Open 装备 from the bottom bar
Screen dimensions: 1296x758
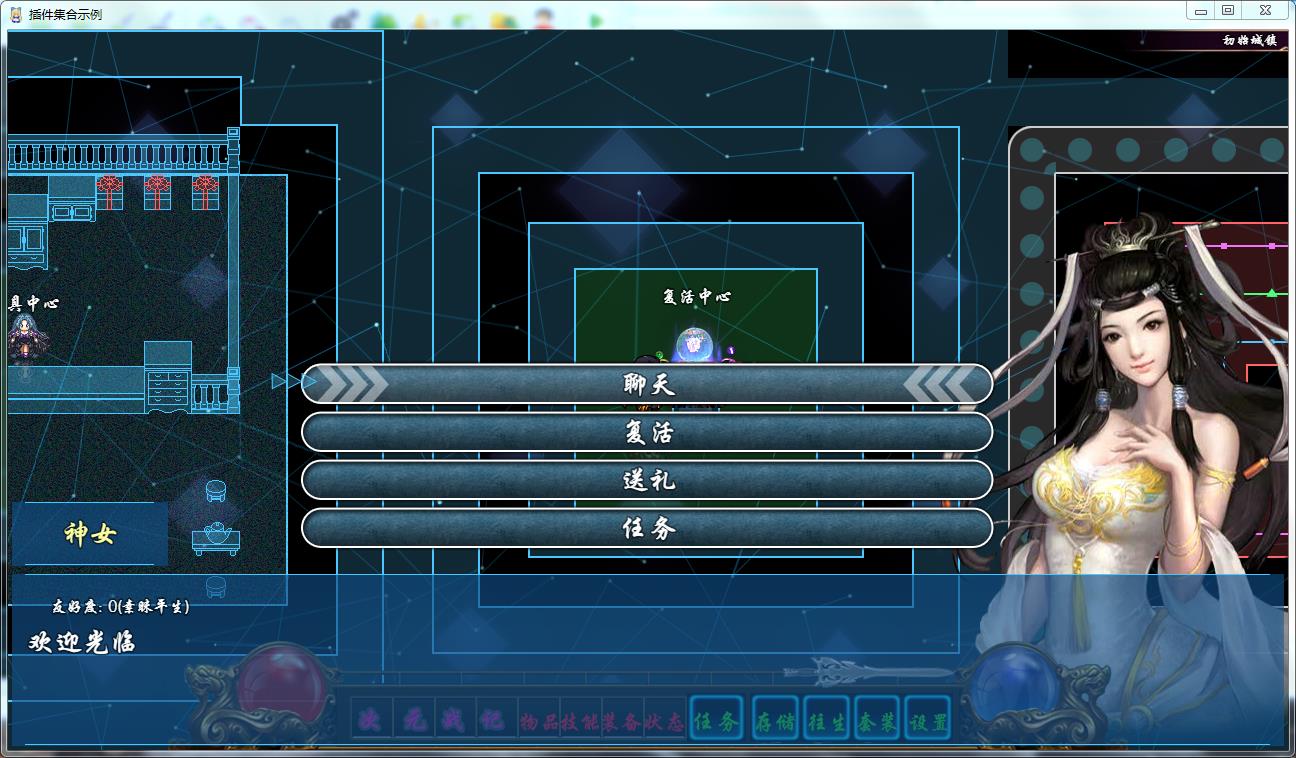click(624, 722)
